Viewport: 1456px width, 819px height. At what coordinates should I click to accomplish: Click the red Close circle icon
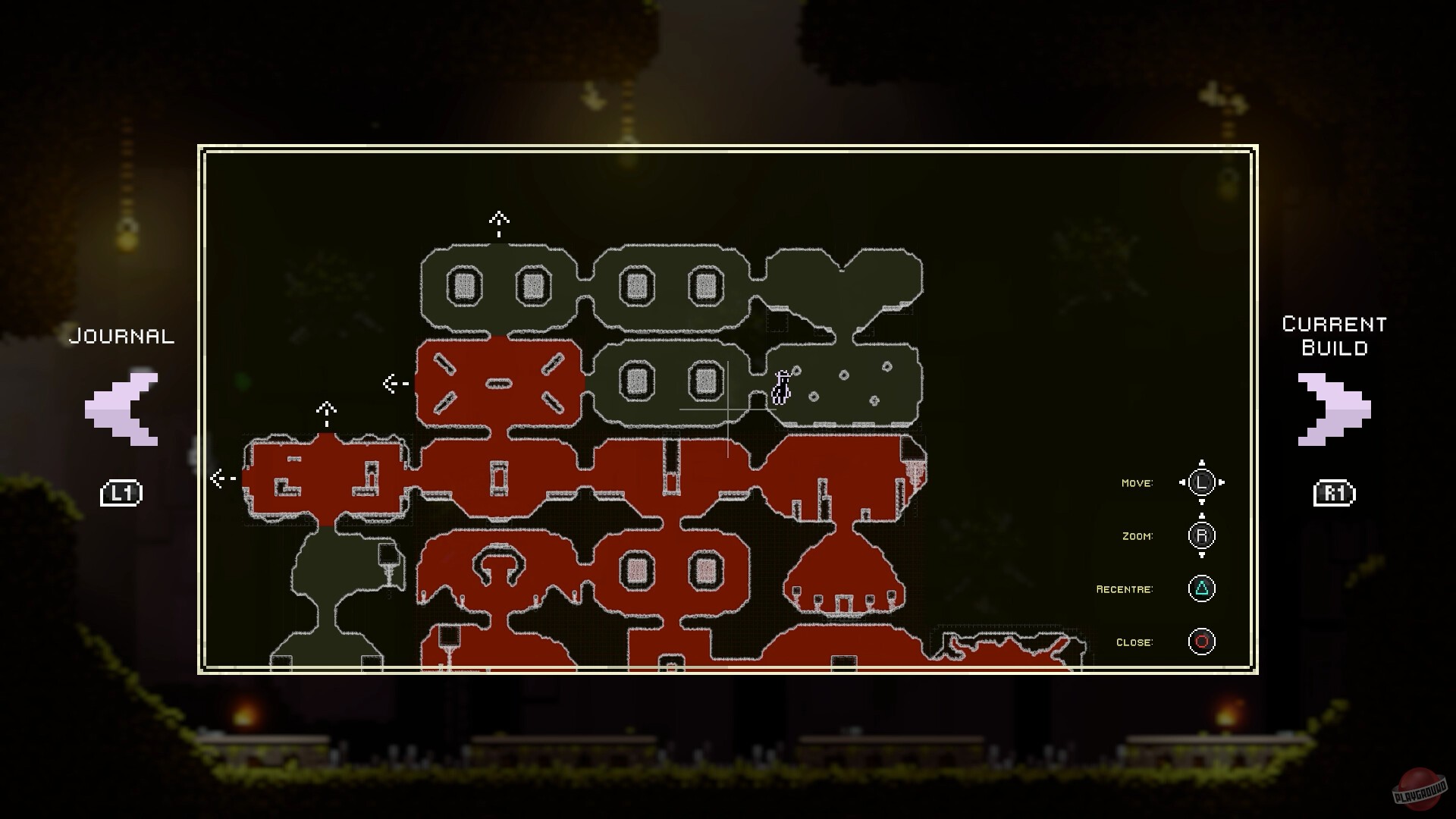[x=1203, y=641]
